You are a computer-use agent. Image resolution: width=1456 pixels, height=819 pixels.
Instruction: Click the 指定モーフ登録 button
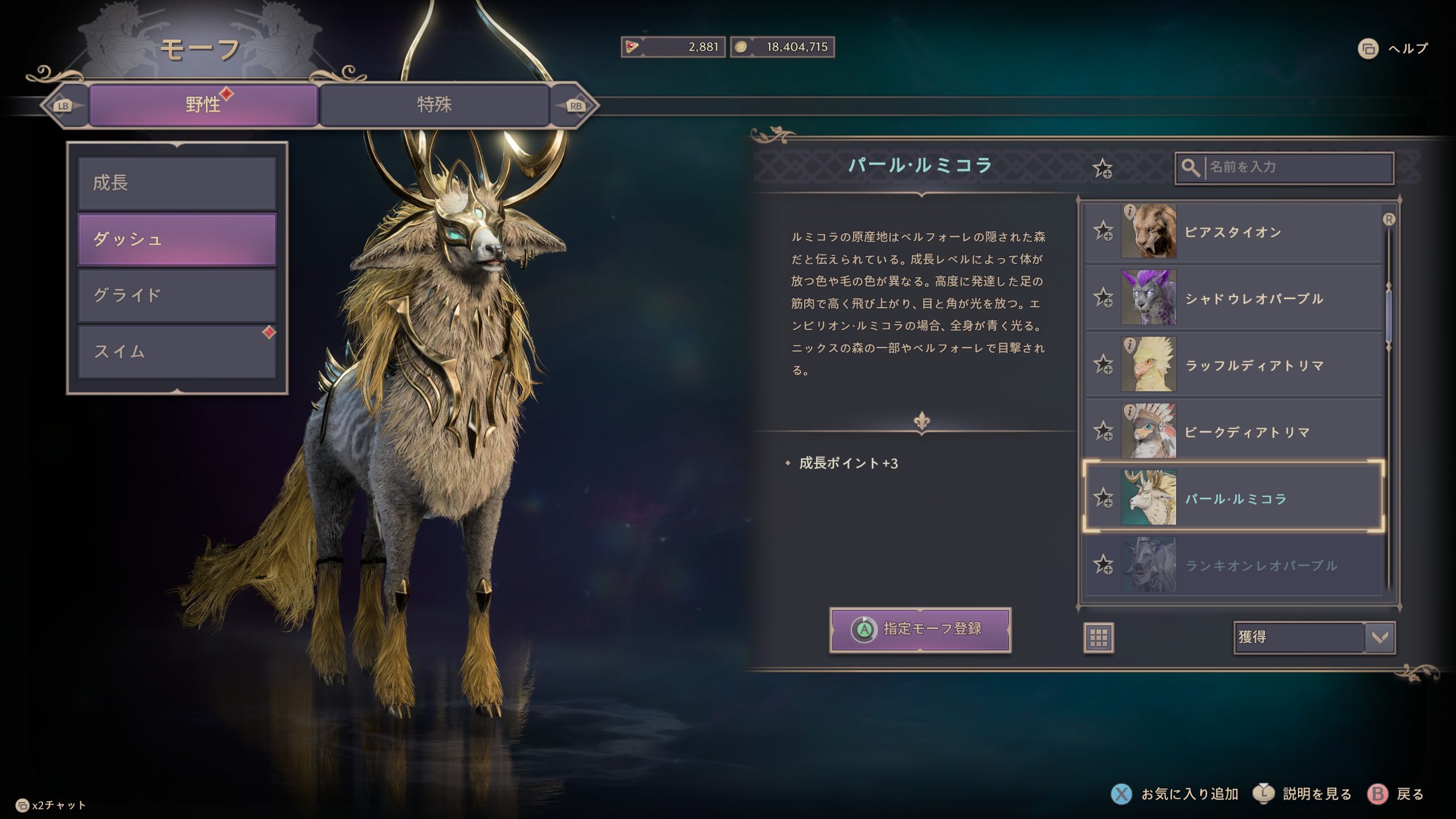(x=920, y=629)
